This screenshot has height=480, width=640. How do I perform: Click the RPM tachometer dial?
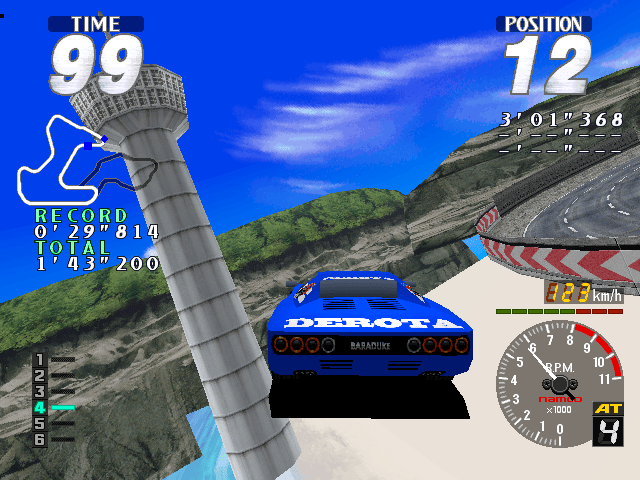tap(557, 376)
